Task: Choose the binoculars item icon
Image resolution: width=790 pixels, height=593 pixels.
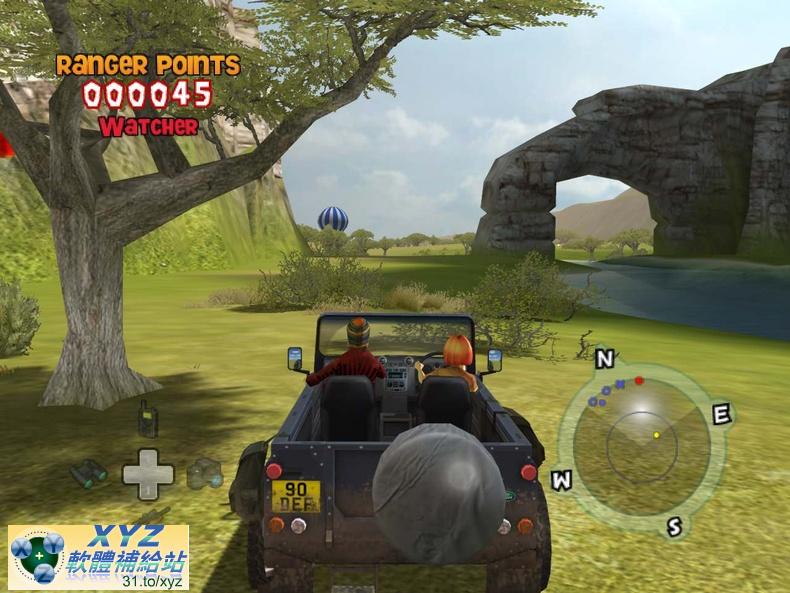Action: pyautogui.click(x=88, y=473)
